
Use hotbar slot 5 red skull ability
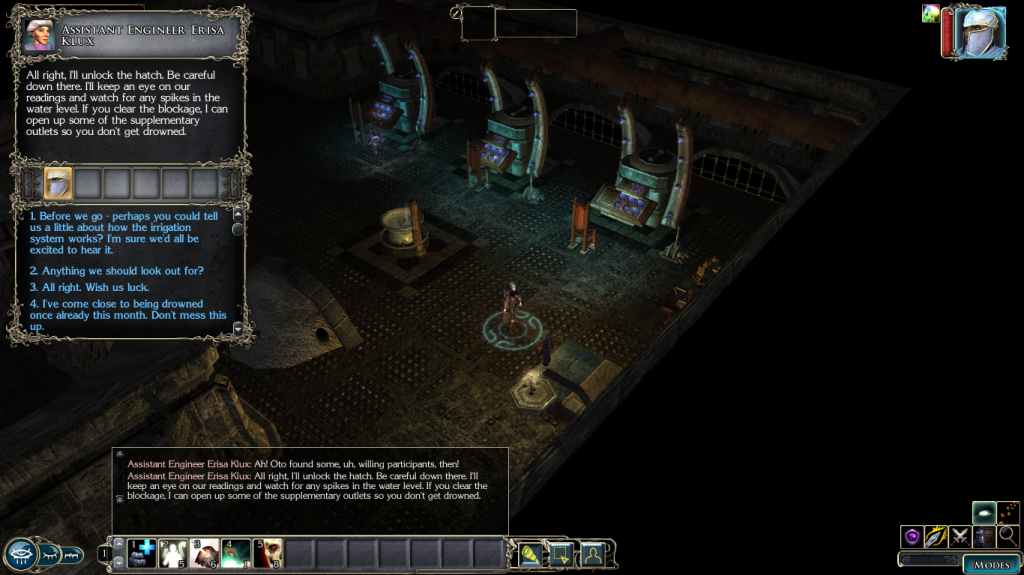coord(268,552)
